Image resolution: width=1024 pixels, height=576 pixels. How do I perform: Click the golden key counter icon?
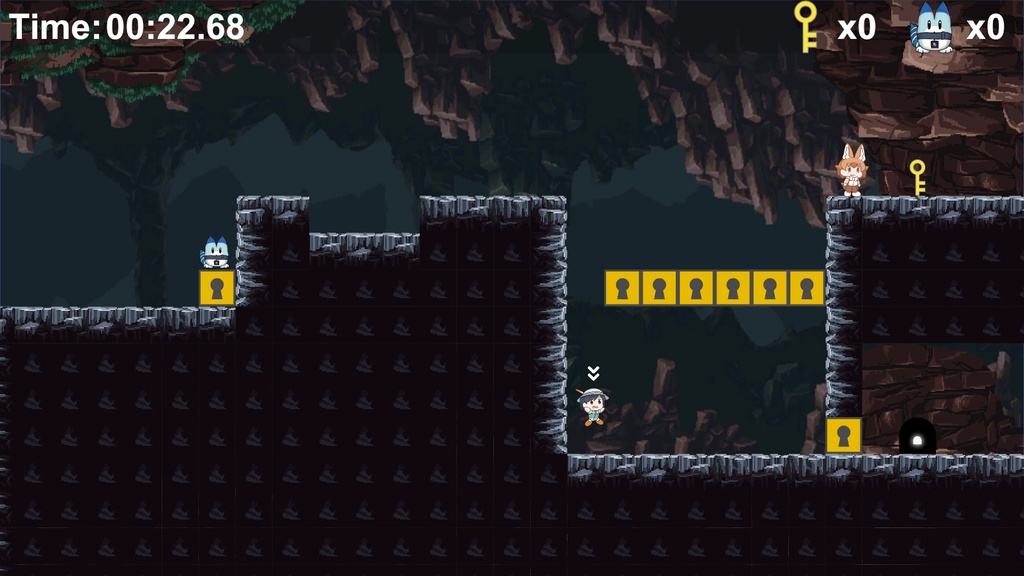click(x=805, y=26)
